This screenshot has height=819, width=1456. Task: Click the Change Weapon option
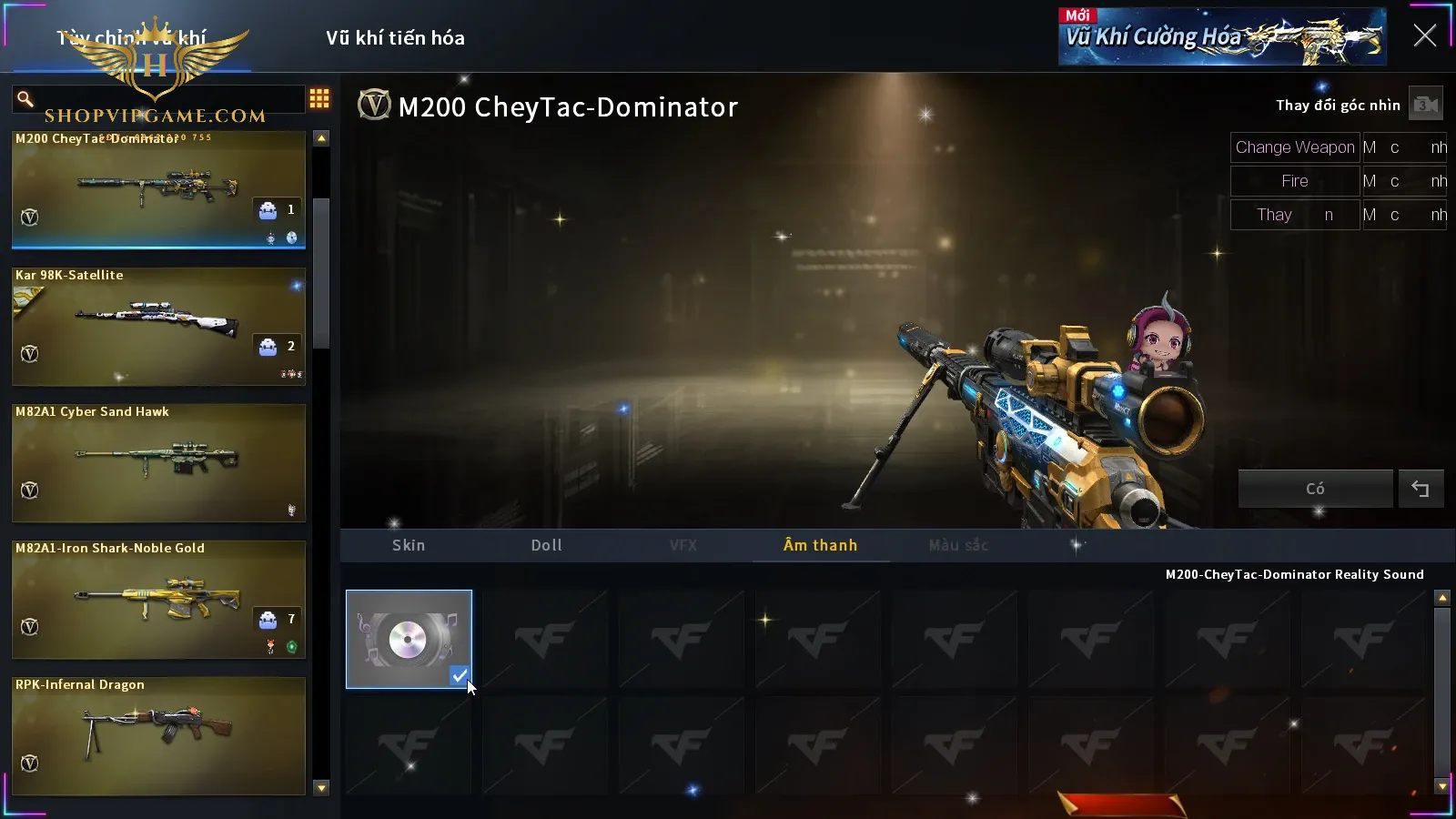(1294, 147)
